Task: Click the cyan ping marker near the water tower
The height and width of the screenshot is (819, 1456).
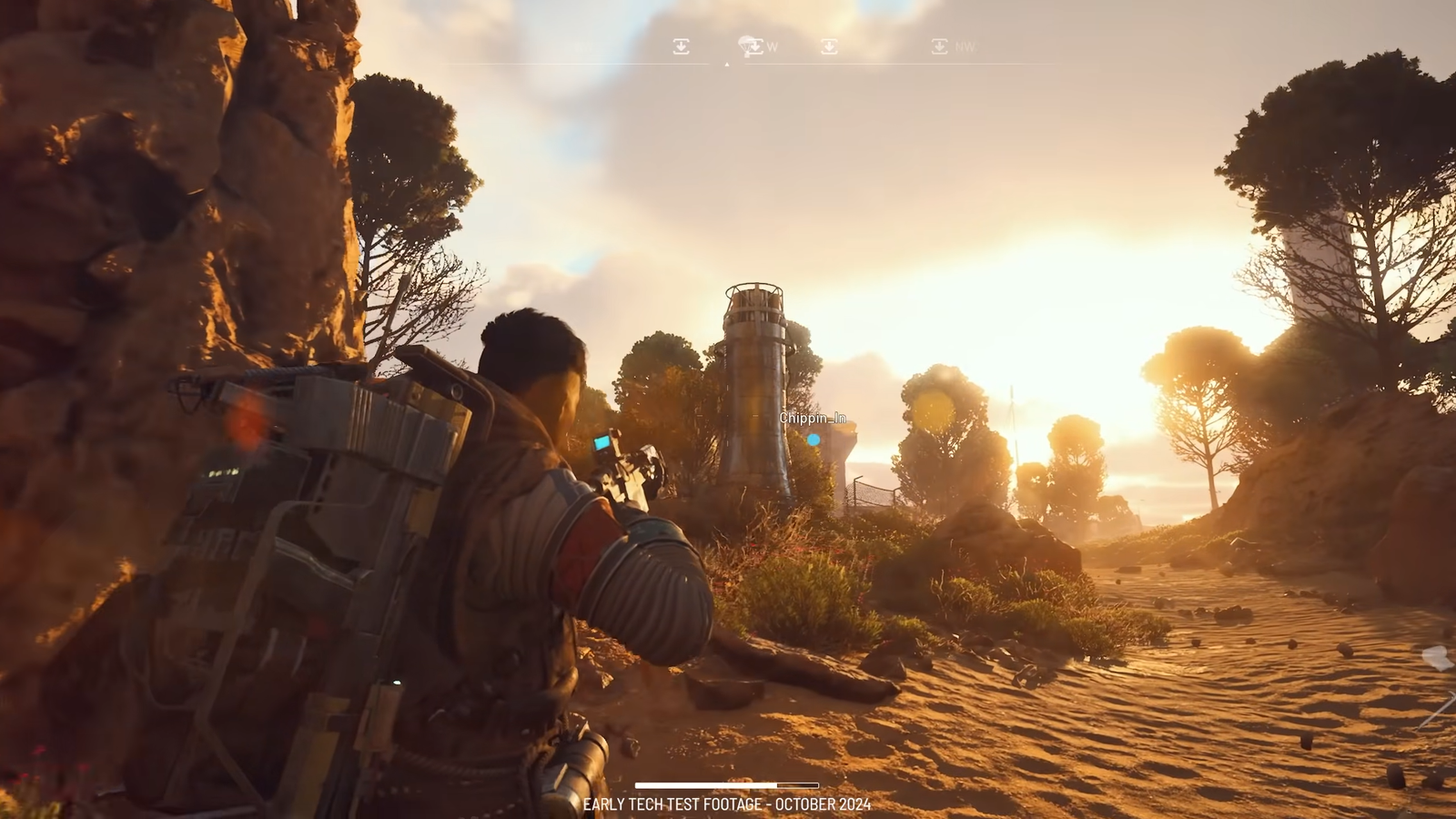Action: point(813,438)
